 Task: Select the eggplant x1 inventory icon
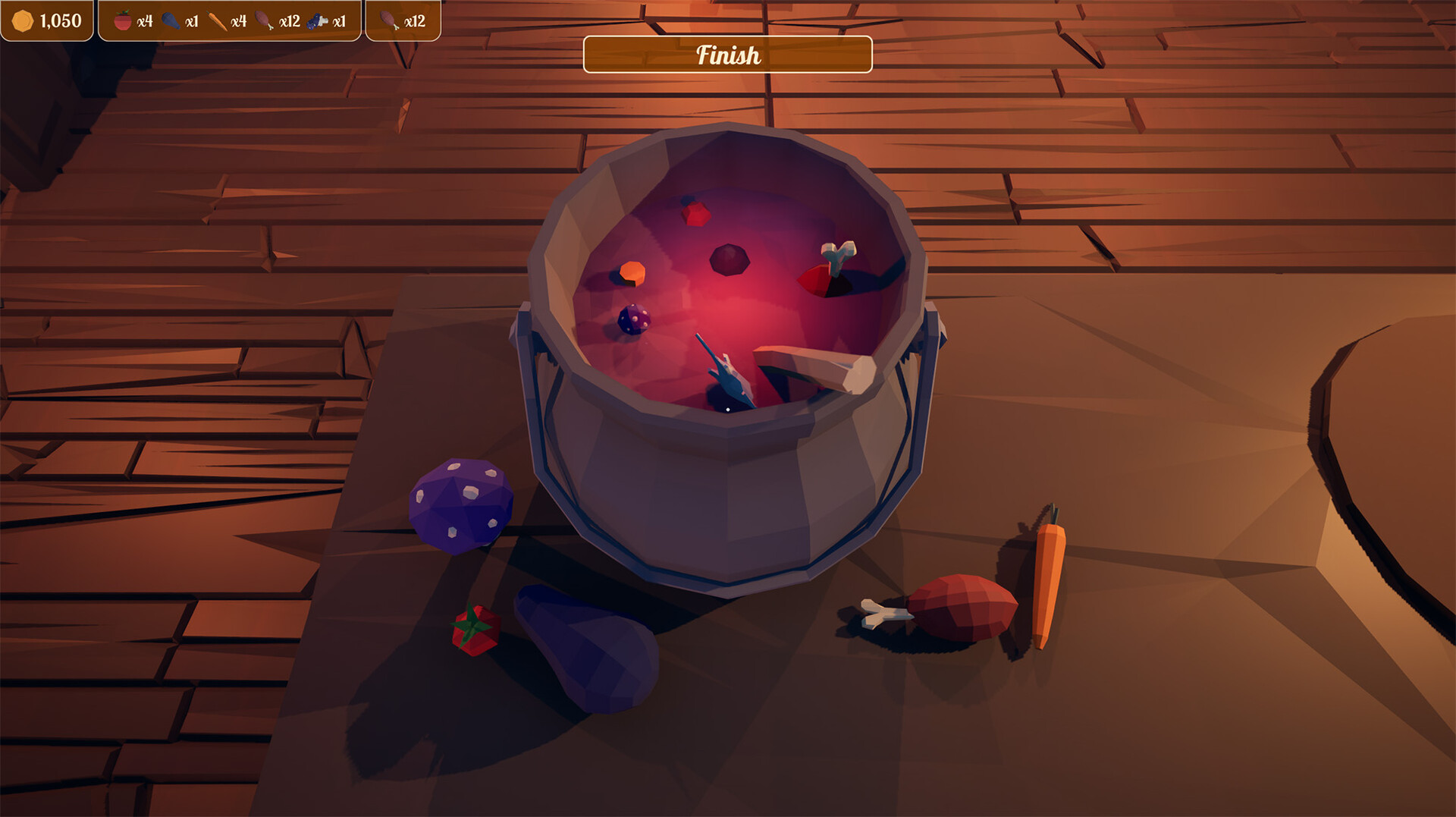(x=173, y=21)
